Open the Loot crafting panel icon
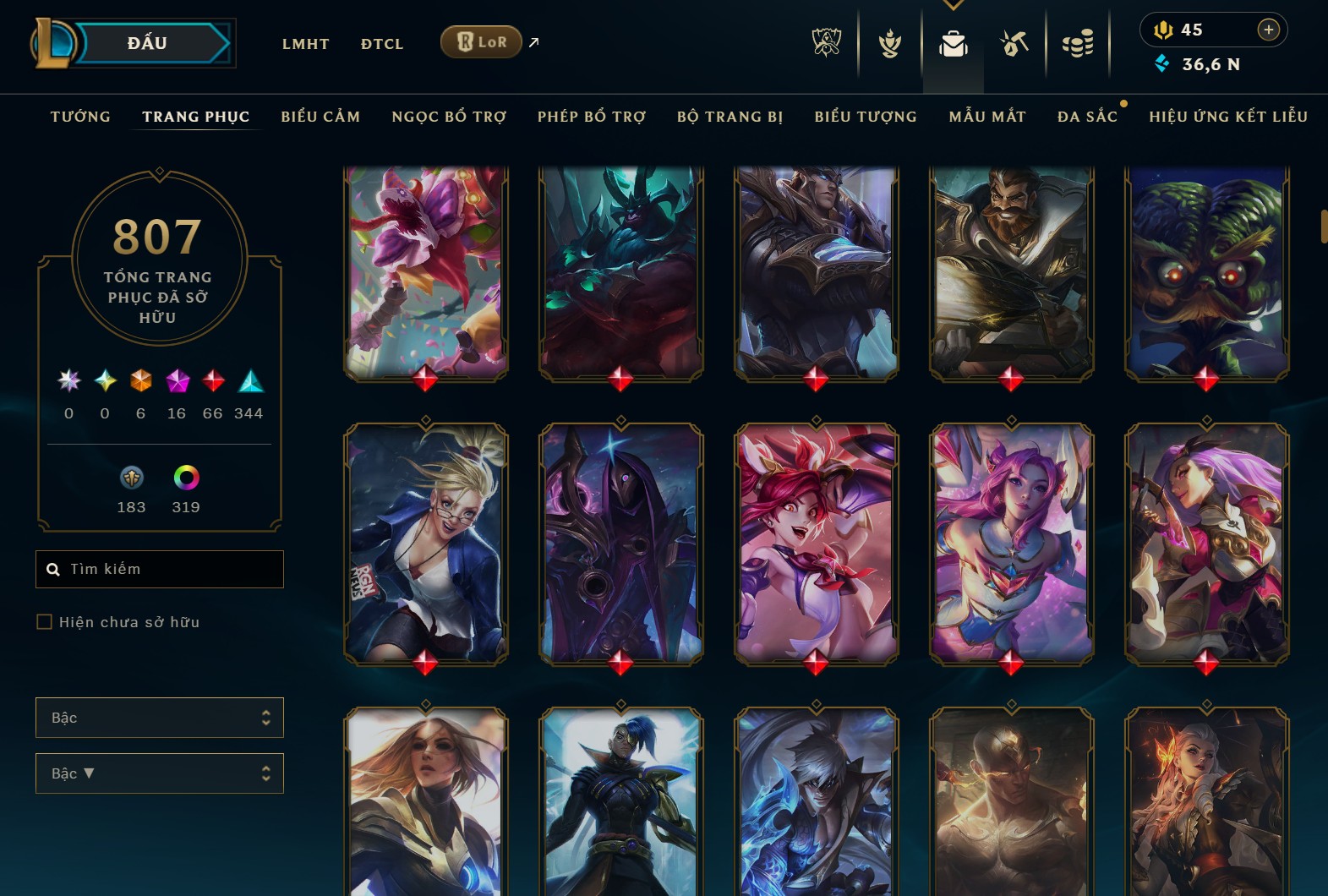 (x=1014, y=44)
